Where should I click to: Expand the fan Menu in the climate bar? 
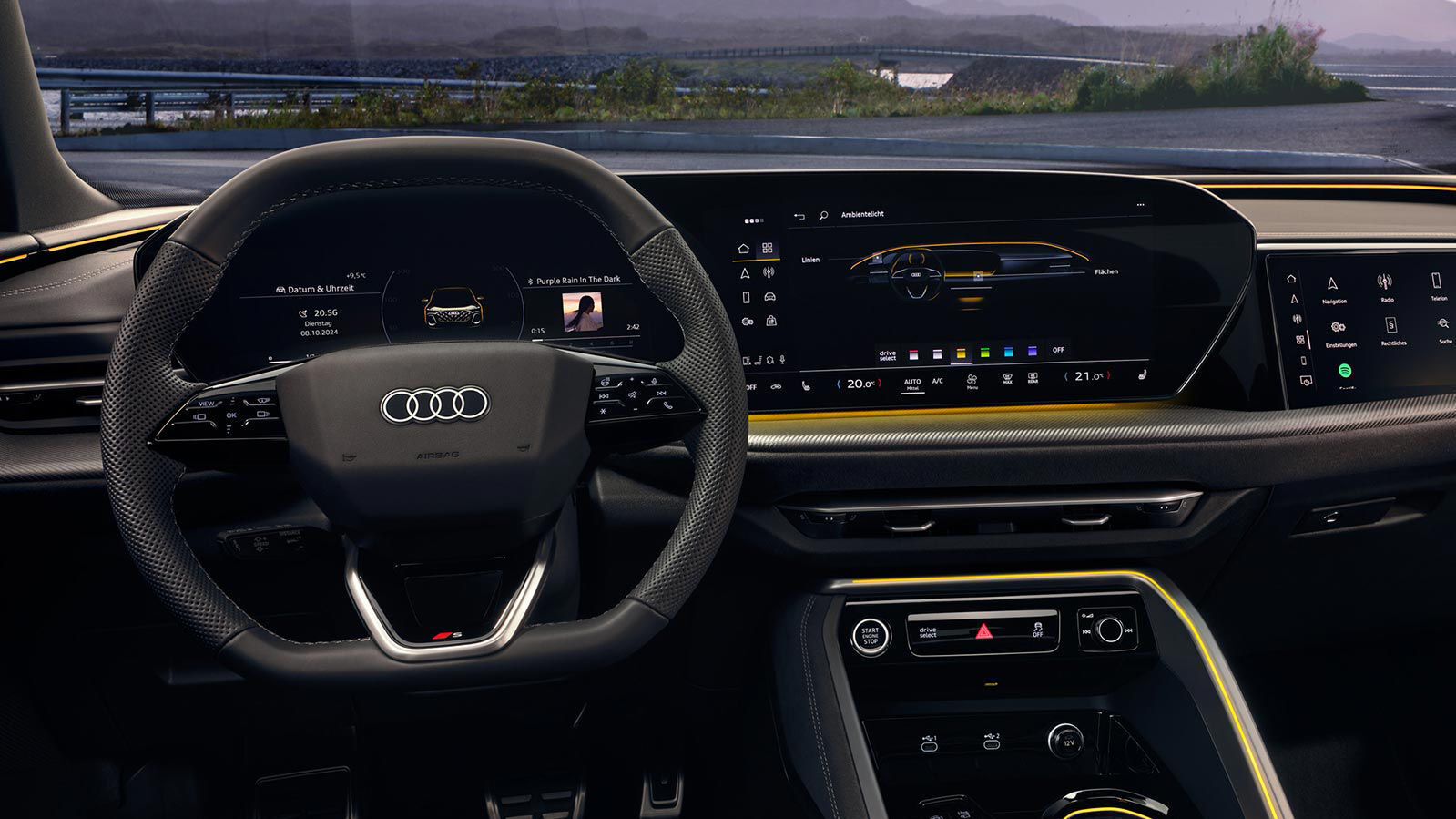point(972,381)
